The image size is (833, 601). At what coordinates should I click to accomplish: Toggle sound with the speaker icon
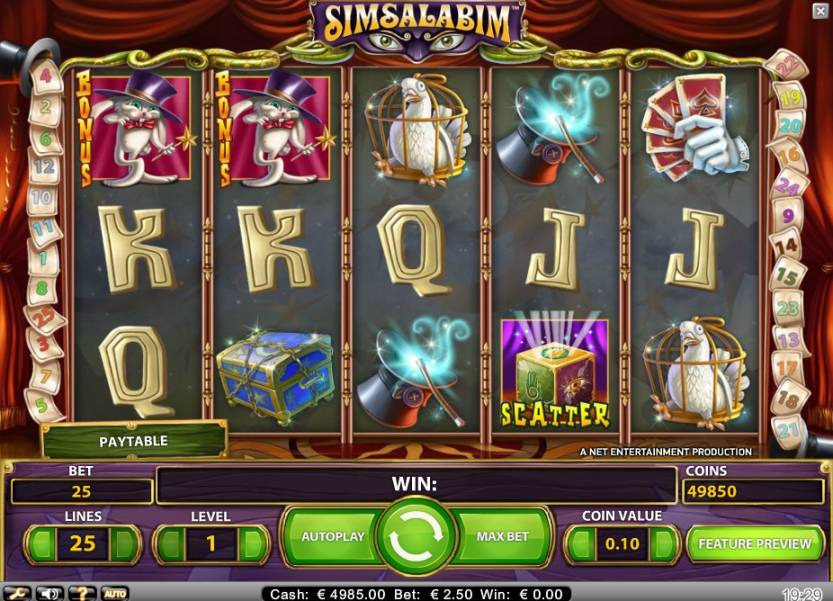(47, 593)
